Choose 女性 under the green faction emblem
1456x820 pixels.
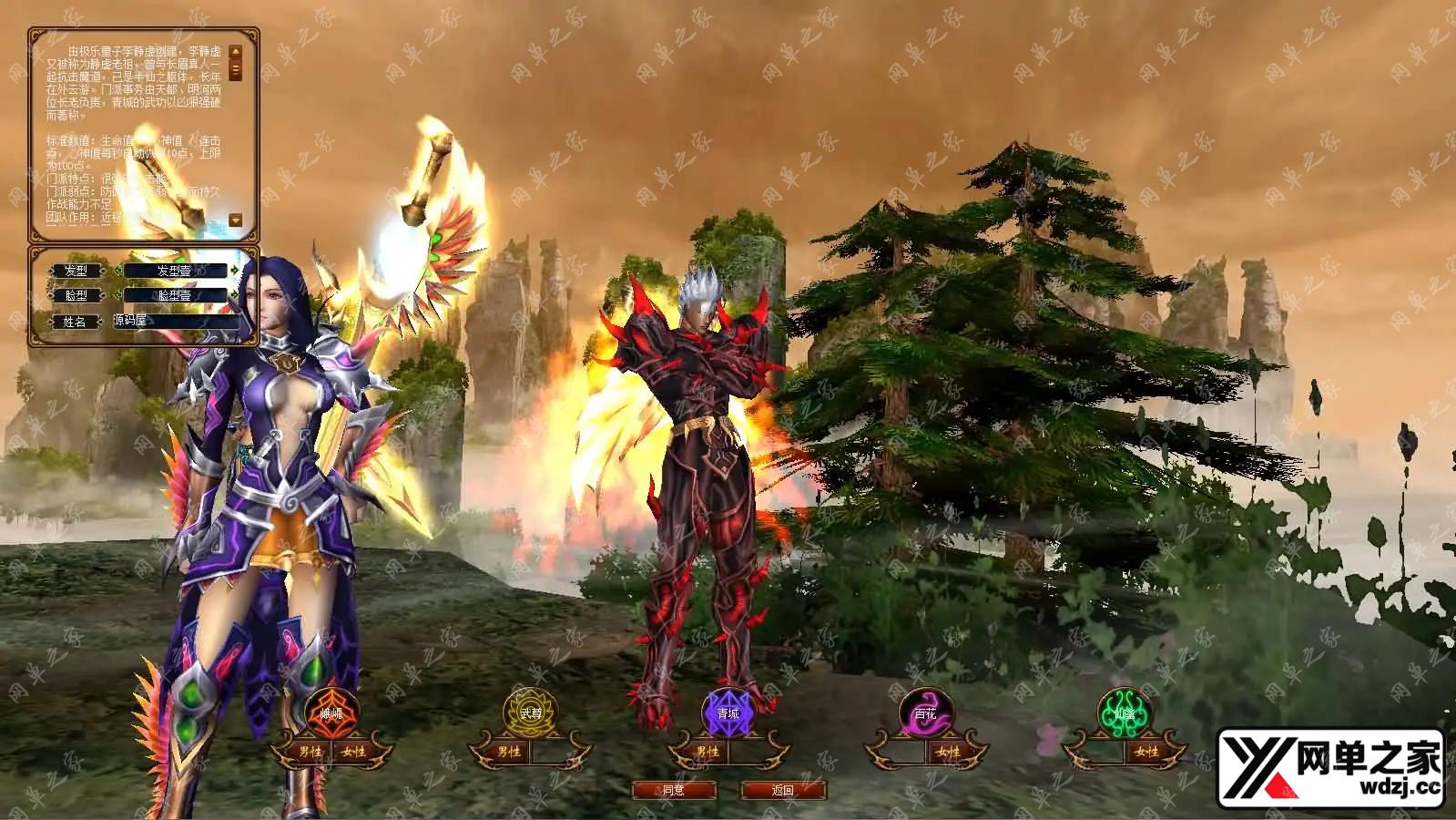click(x=1145, y=752)
